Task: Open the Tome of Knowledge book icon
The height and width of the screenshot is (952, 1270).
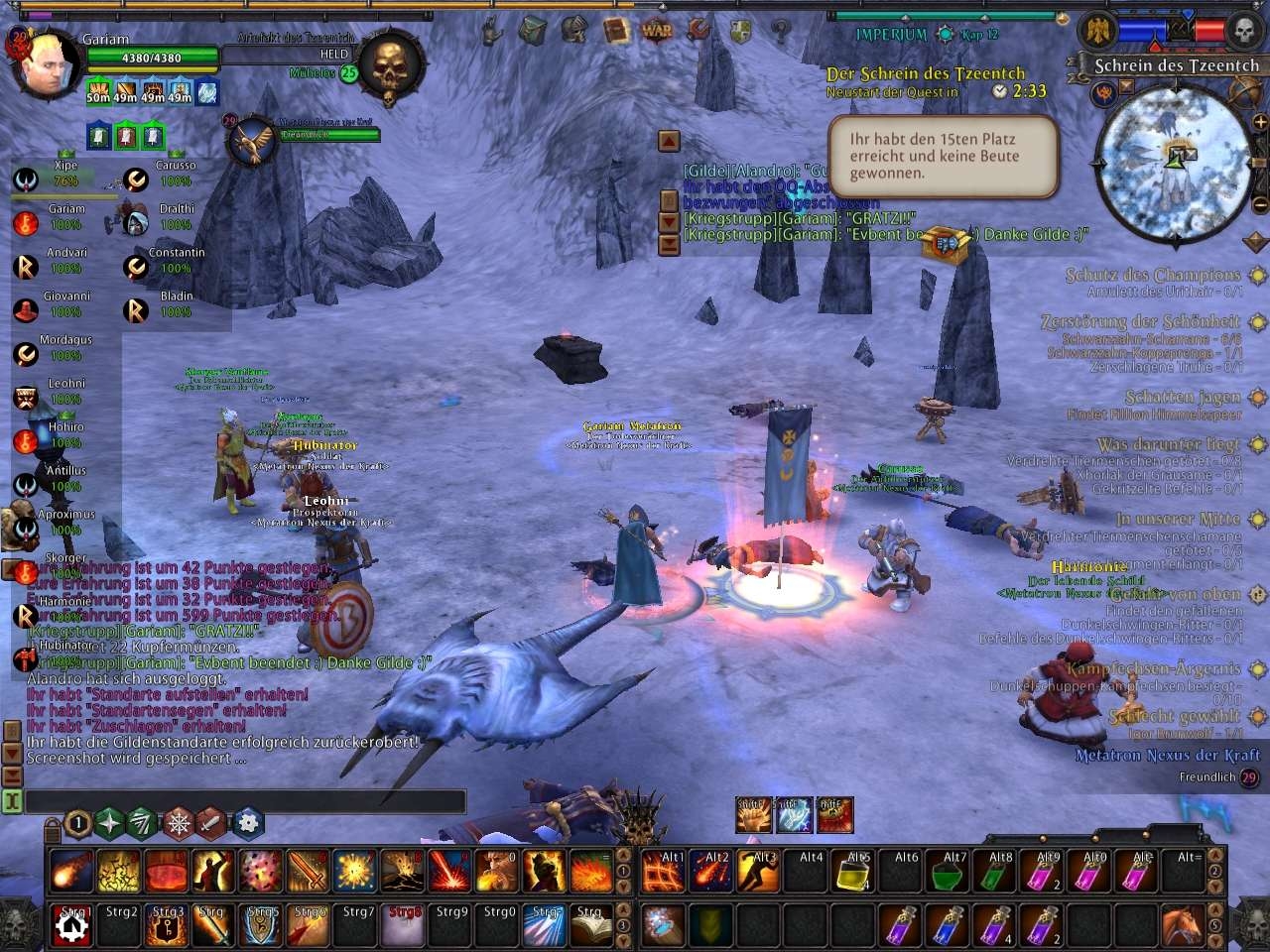Action: tap(617, 30)
